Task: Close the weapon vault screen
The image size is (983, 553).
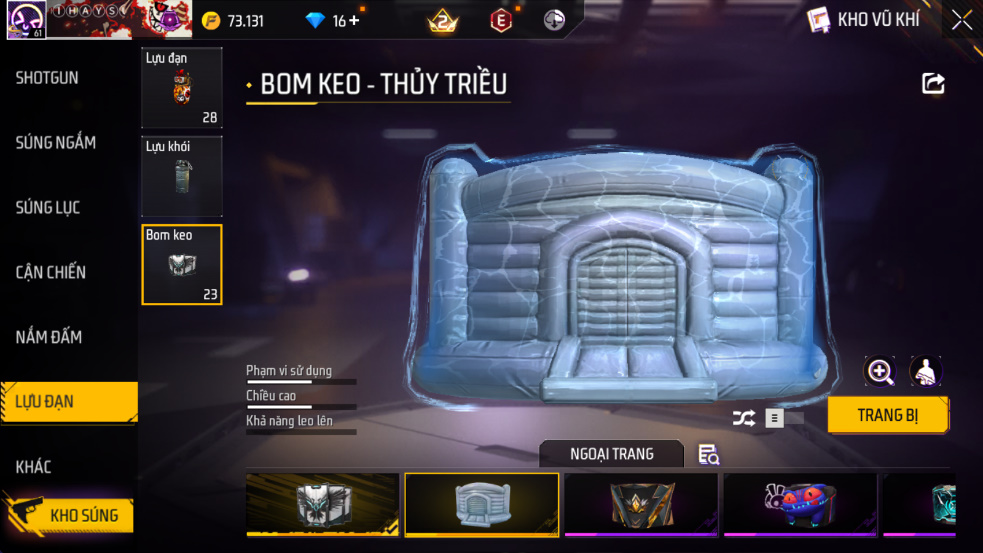Action: coord(962,20)
